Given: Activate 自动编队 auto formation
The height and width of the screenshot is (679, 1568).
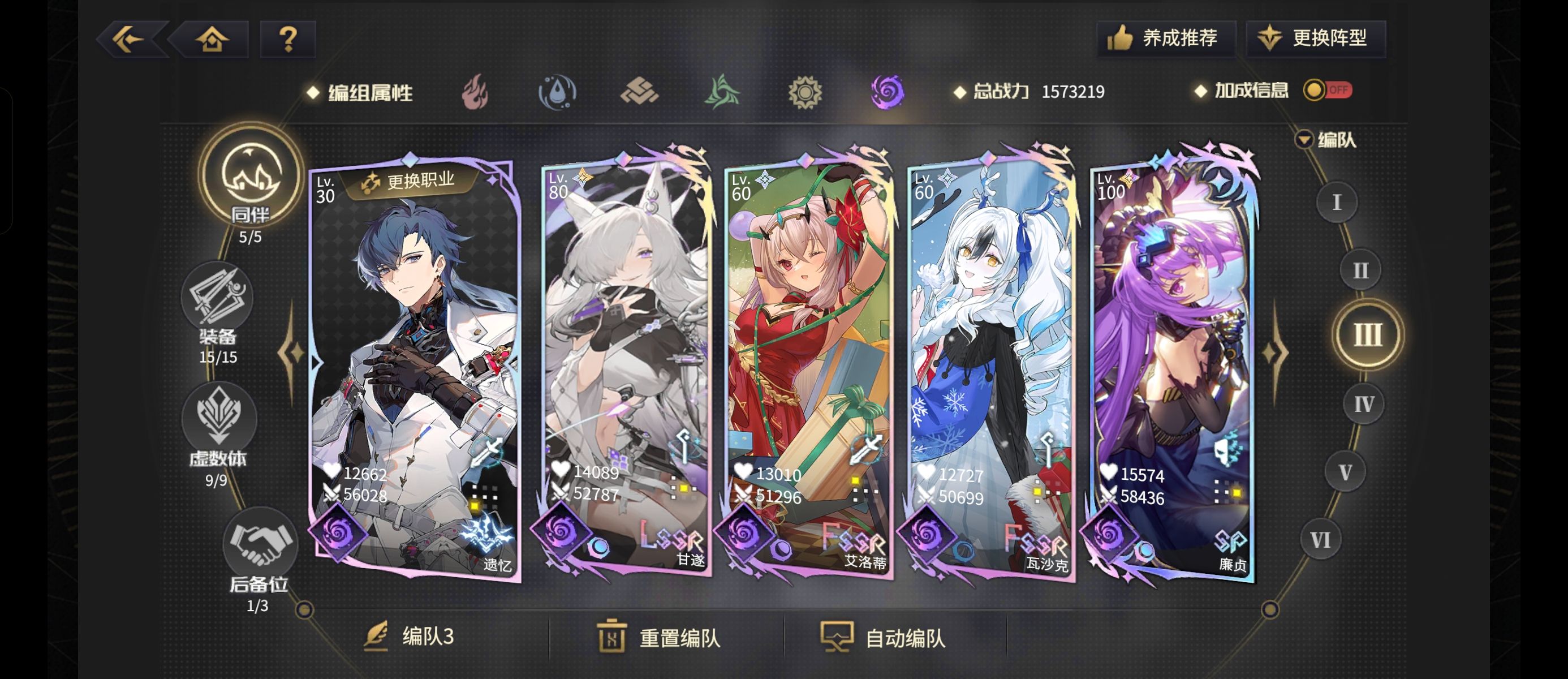Looking at the screenshot, I should coord(883,638).
